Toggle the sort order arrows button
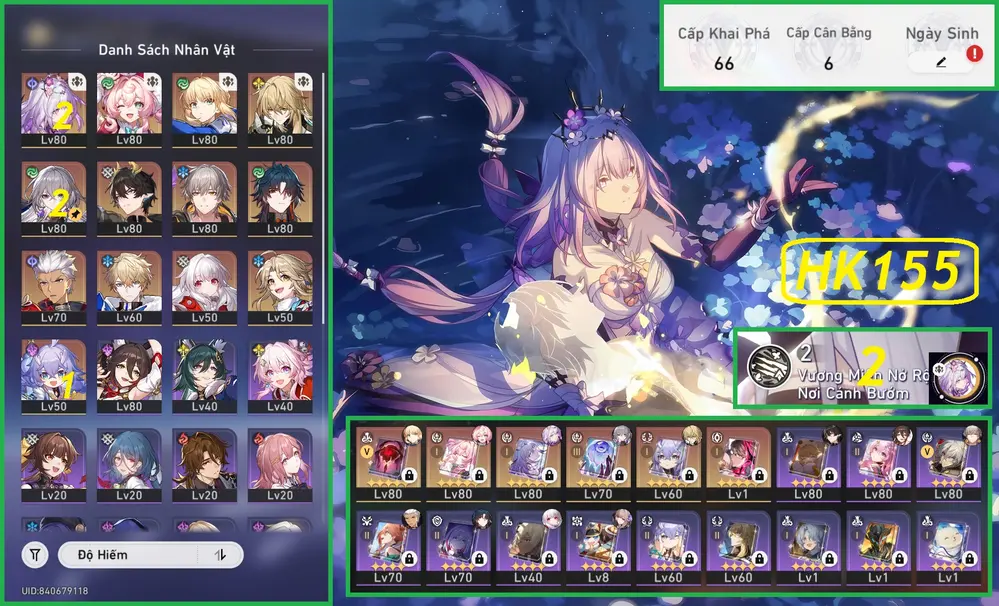 pos(219,554)
